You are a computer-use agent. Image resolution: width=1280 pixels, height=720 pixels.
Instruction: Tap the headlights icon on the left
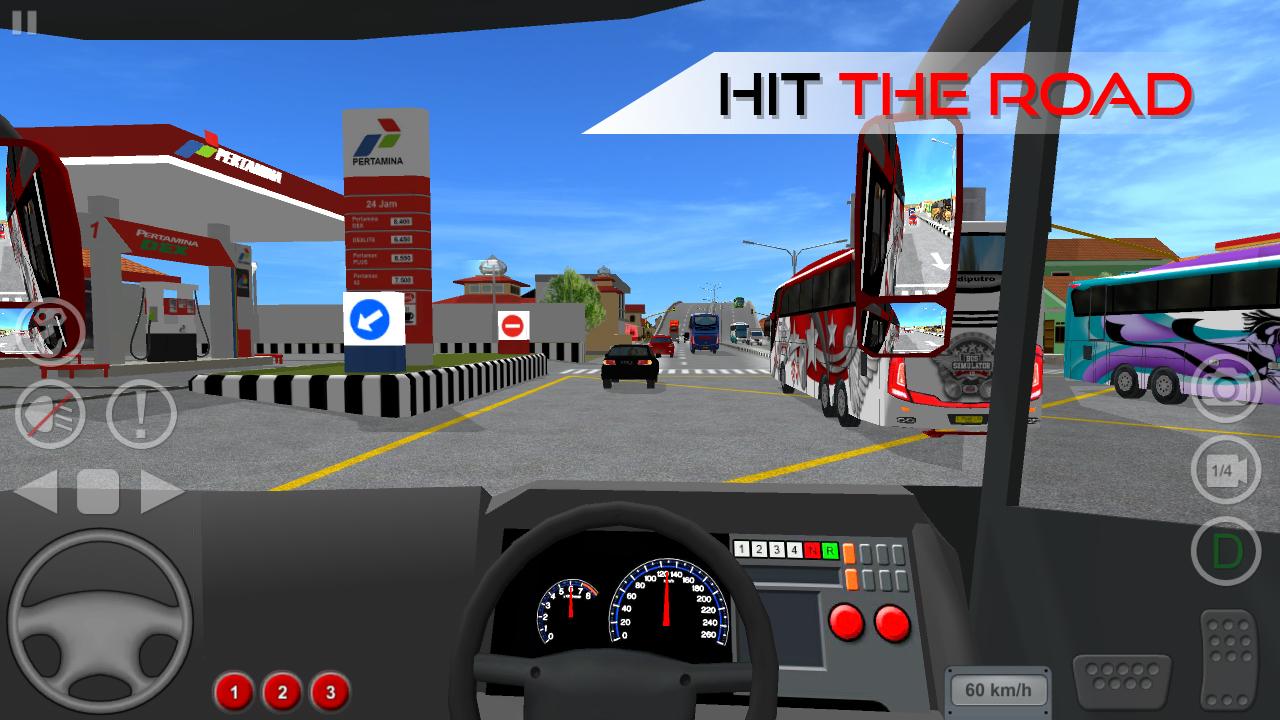click(x=48, y=413)
